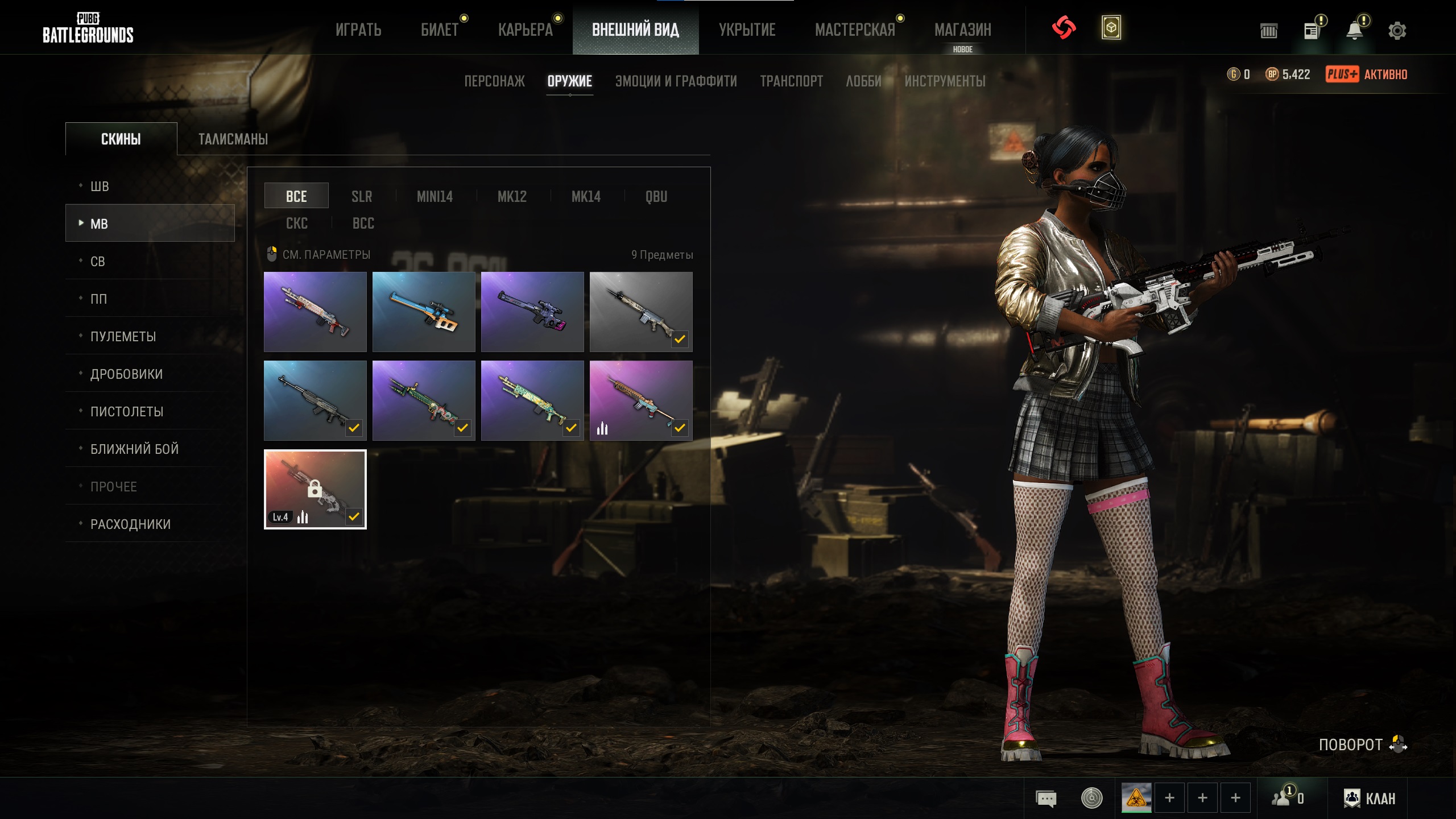Select the ПЕРСОНАЖ appearance section
1456x819 pixels.
(494, 81)
